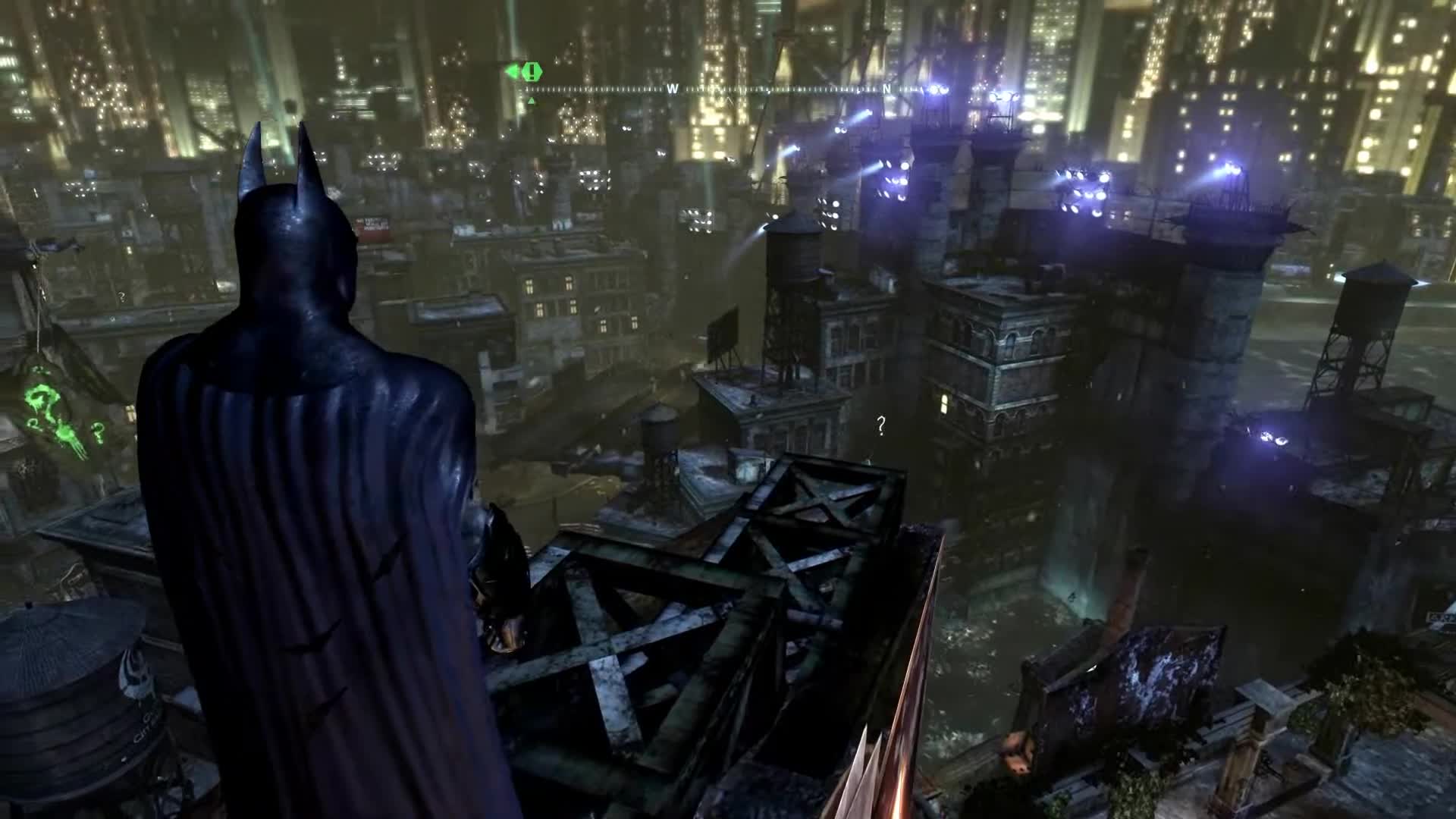Select the W direction label on the compass
This screenshot has height=819, width=1456.
(672, 89)
